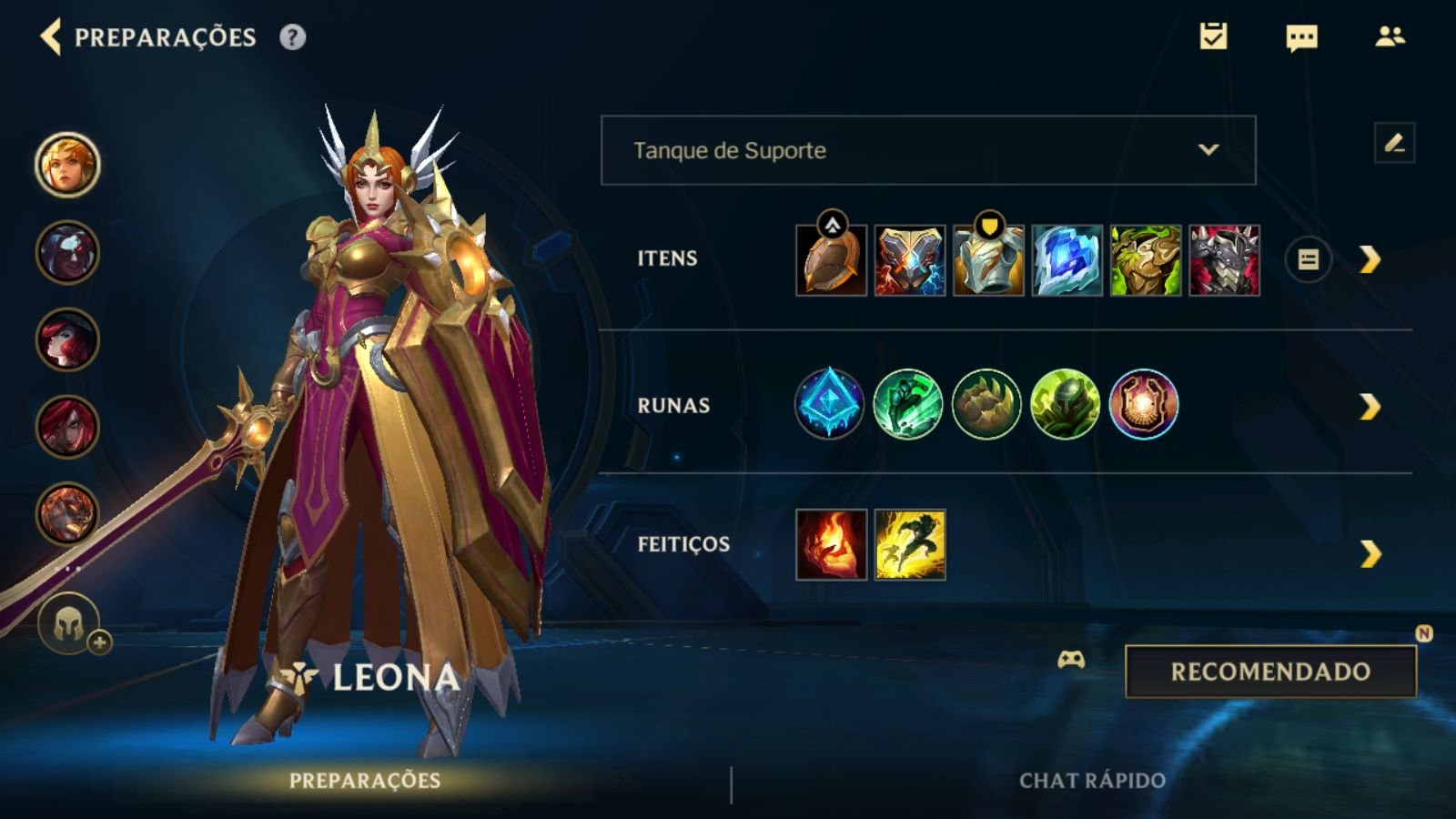The width and height of the screenshot is (1456, 819).
Task: Open the Feitiços section arrow
Action: tap(1370, 553)
